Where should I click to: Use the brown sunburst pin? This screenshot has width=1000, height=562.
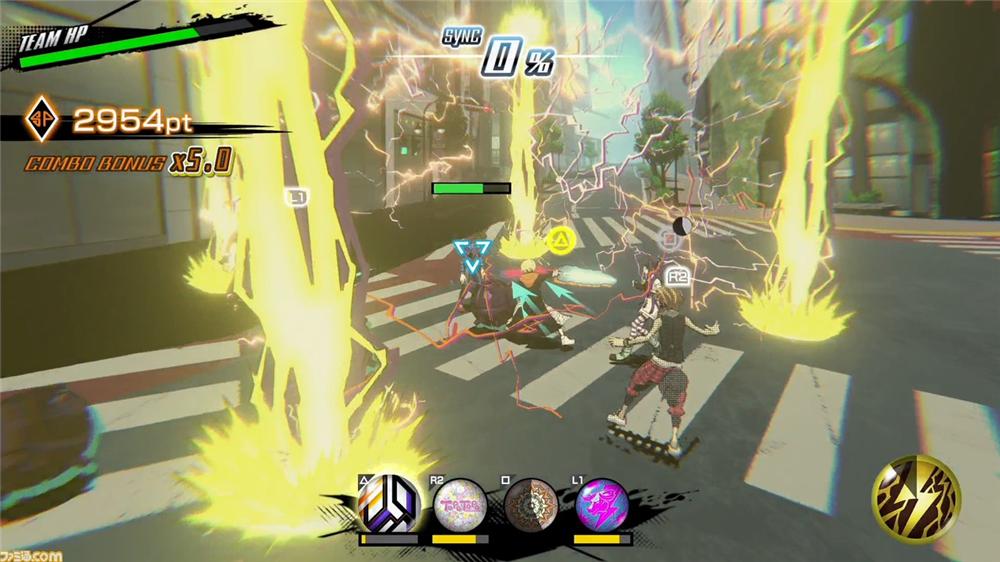(x=531, y=505)
